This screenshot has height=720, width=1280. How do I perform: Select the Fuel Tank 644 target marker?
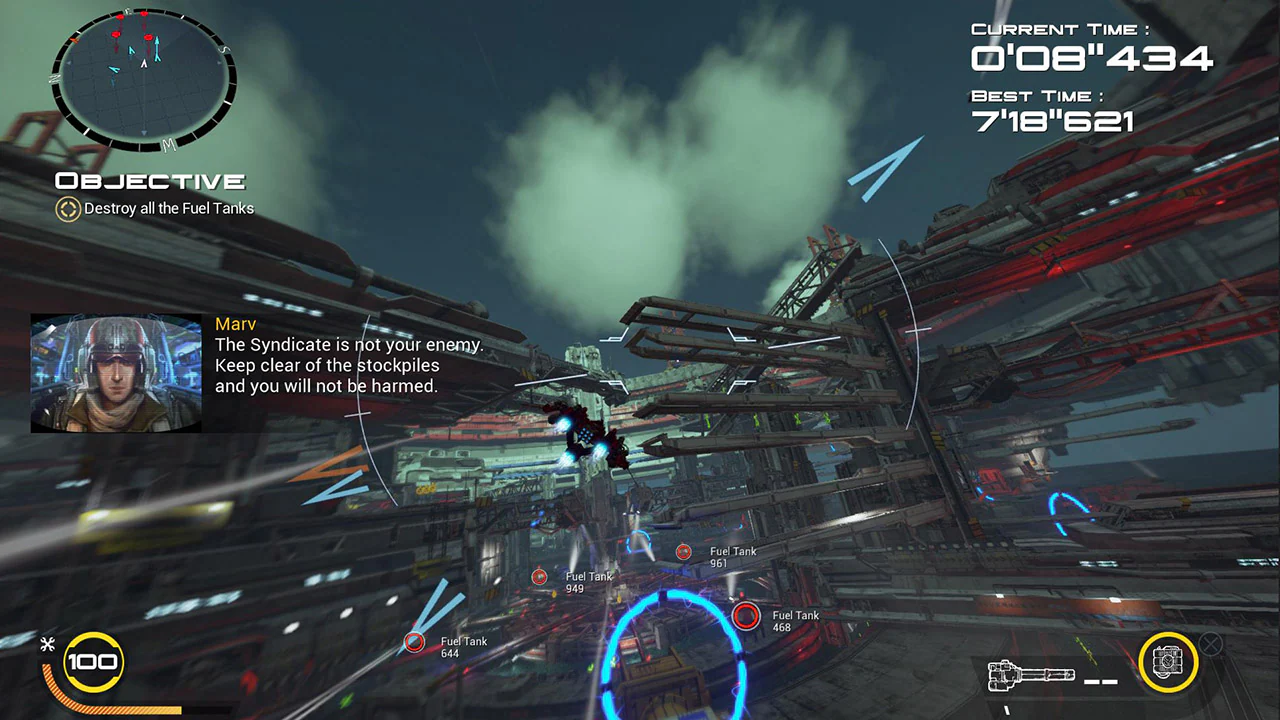(x=414, y=641)
